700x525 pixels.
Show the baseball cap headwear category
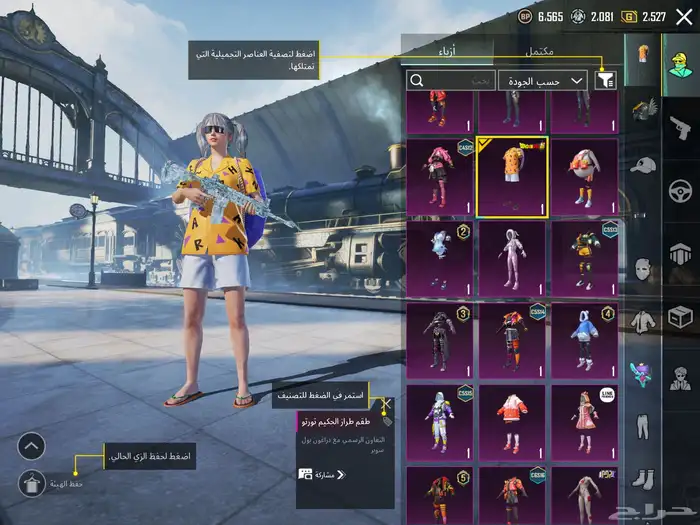click(x=642, y=165)
